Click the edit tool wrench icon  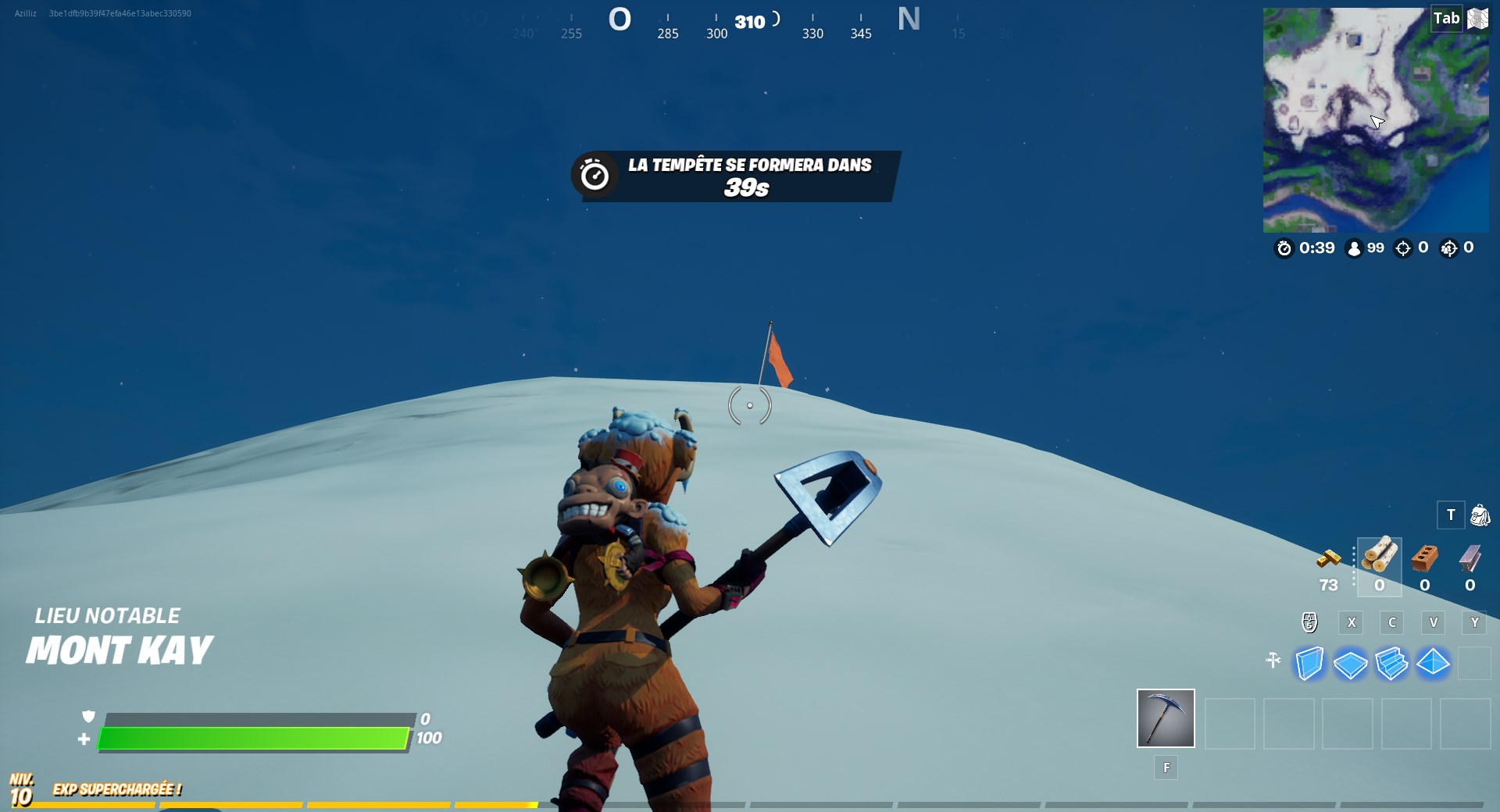pos(1274,660)
